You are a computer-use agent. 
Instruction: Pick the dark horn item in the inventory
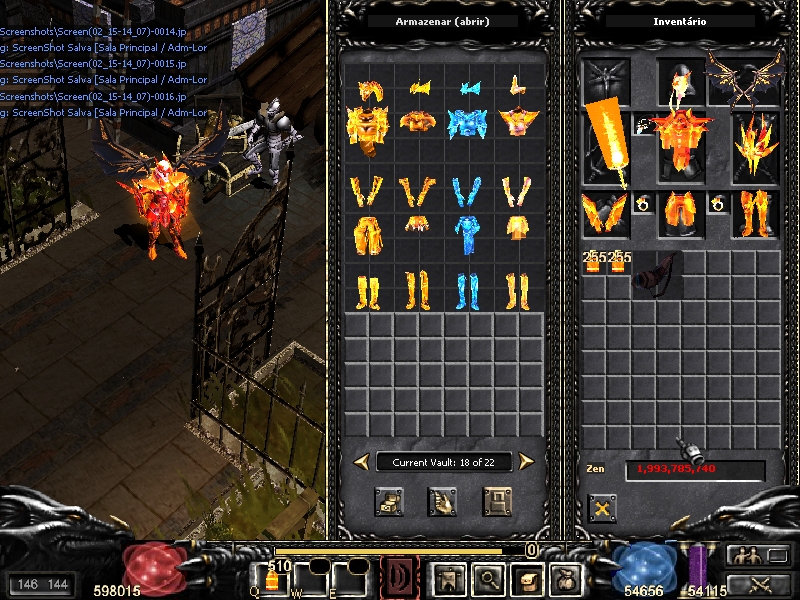pos(656,271)
